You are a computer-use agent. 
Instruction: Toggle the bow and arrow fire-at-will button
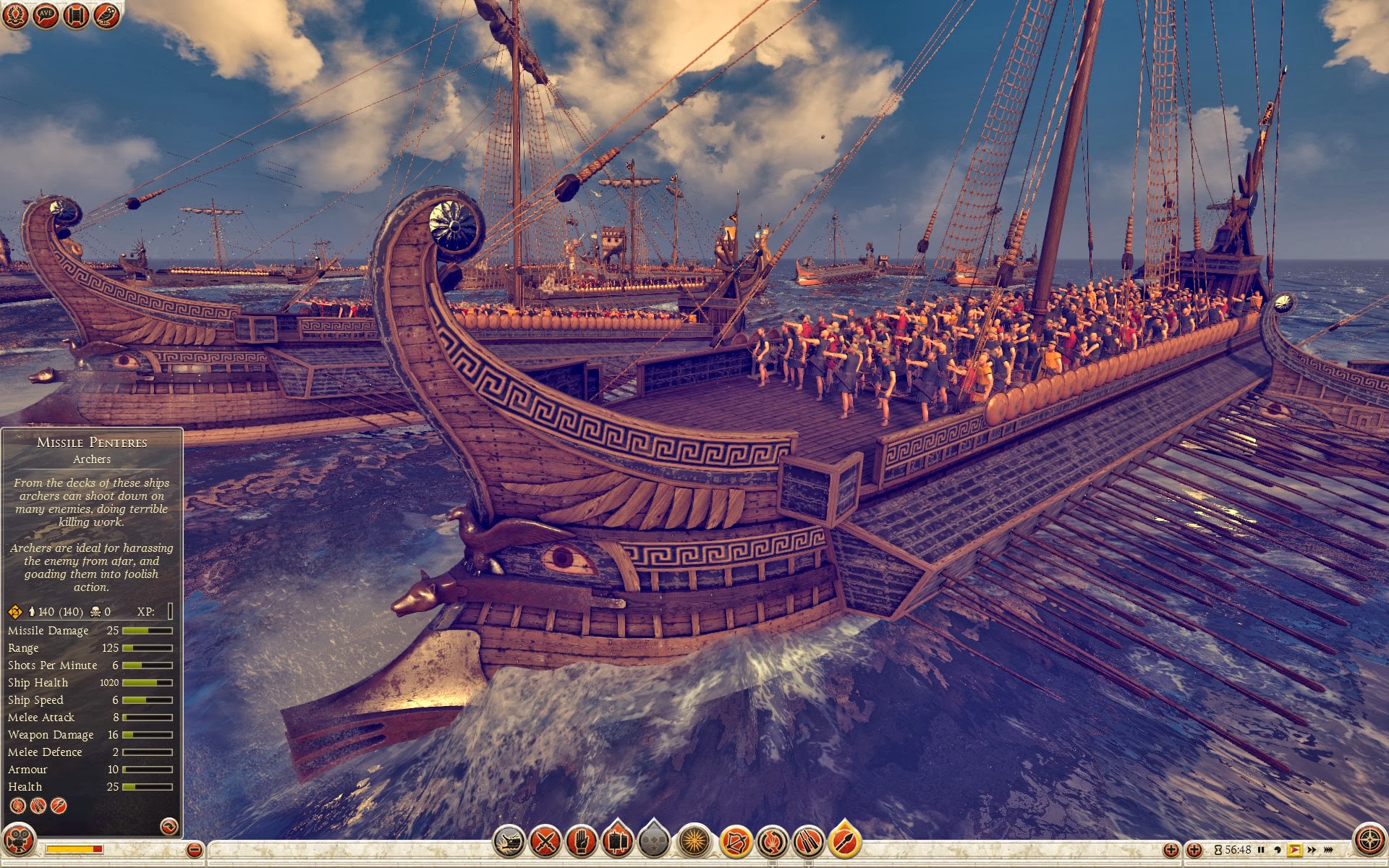click(x=735, y=841)
